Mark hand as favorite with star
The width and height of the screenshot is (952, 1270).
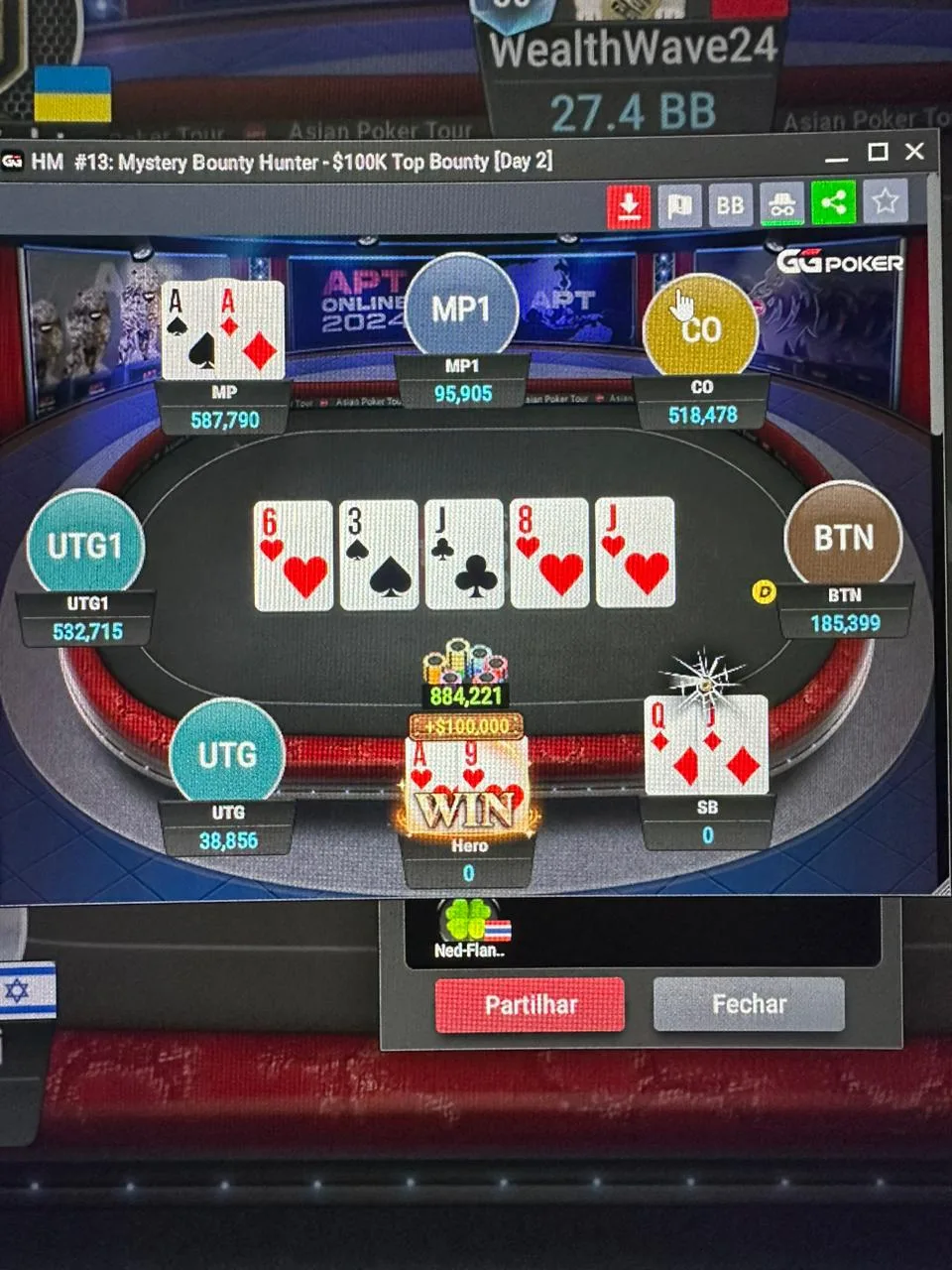pos(886,202)
